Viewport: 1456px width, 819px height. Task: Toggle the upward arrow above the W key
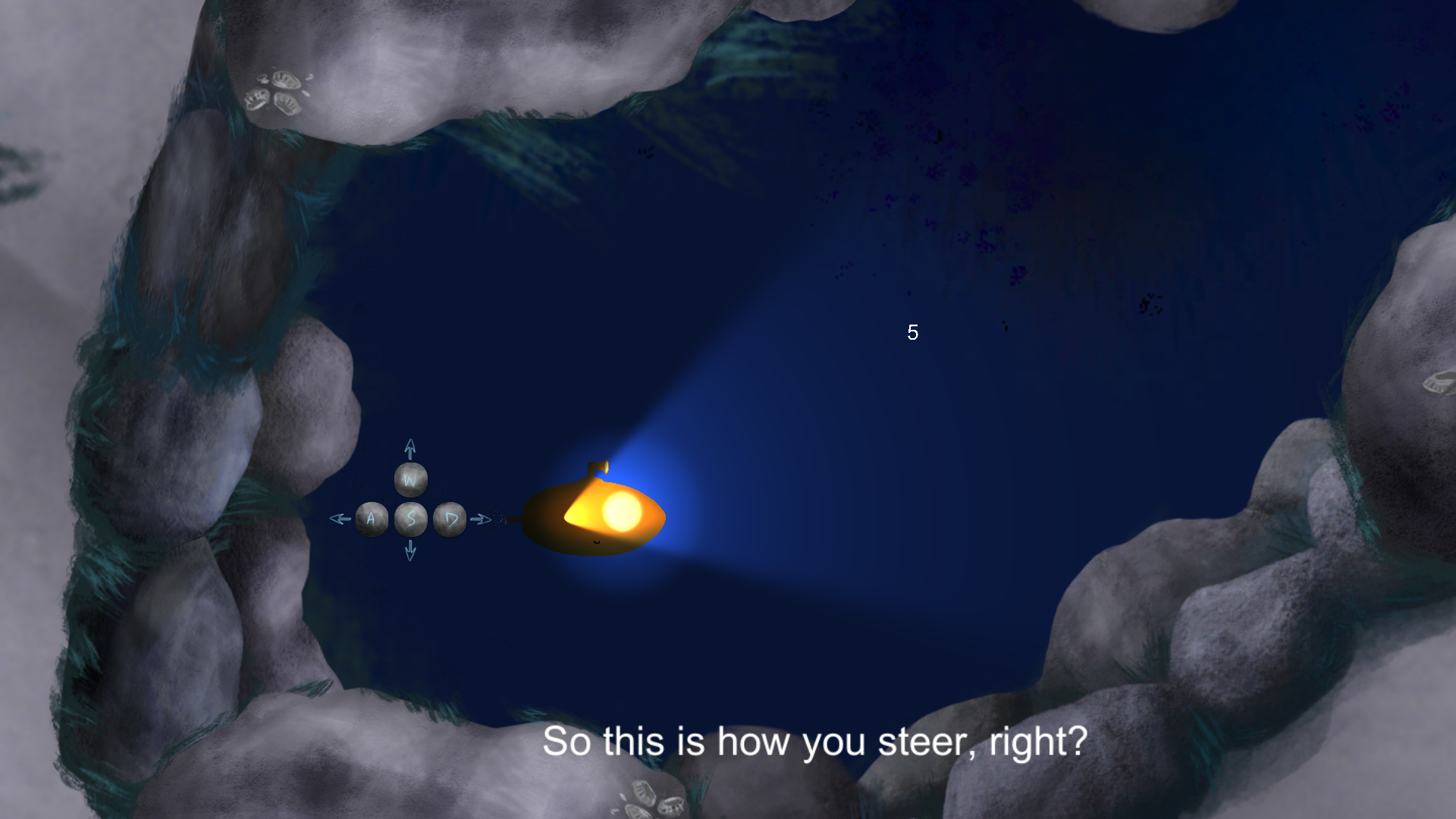409,447
